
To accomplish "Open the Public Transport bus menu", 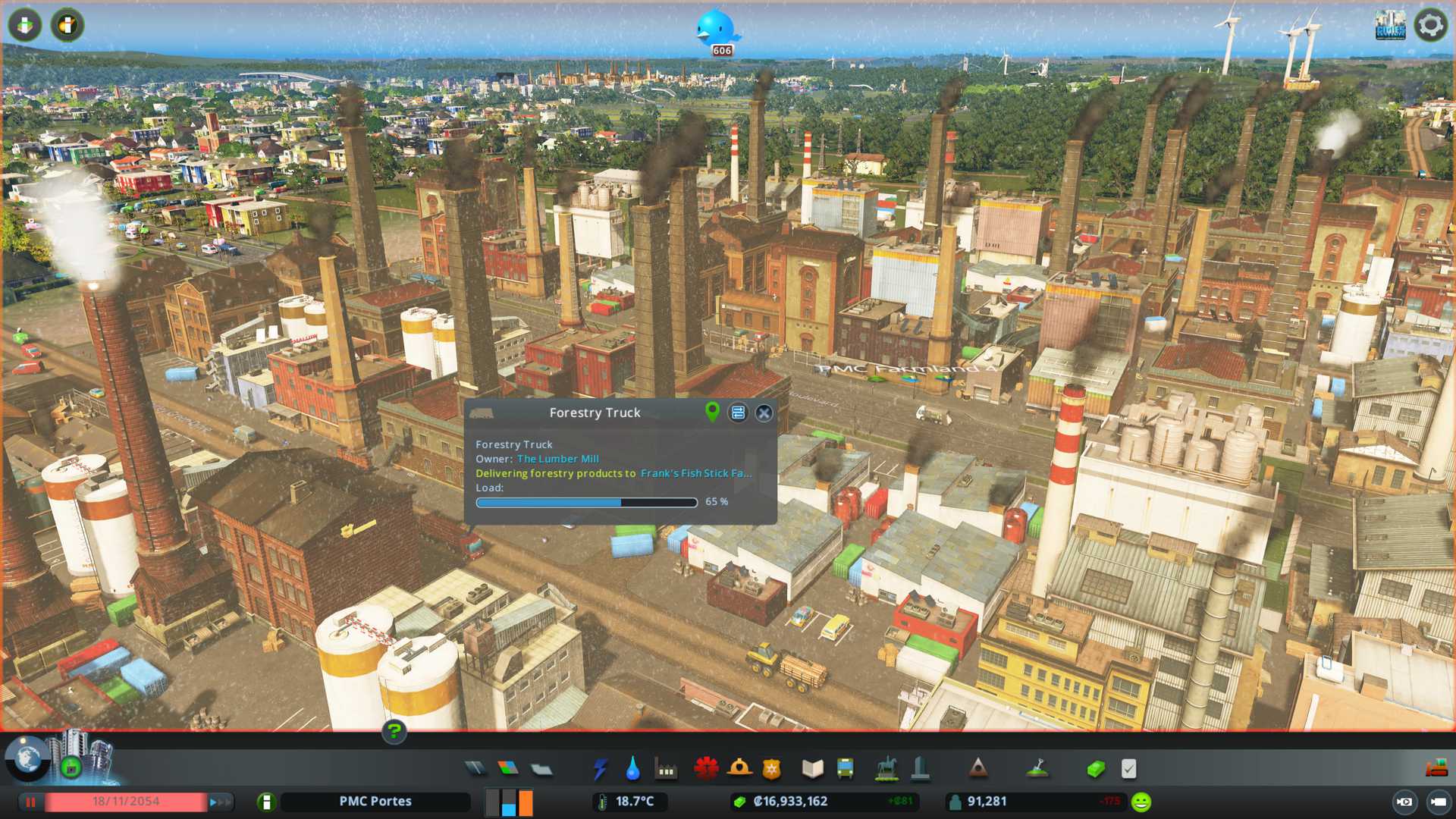I will tap(845, 769).
